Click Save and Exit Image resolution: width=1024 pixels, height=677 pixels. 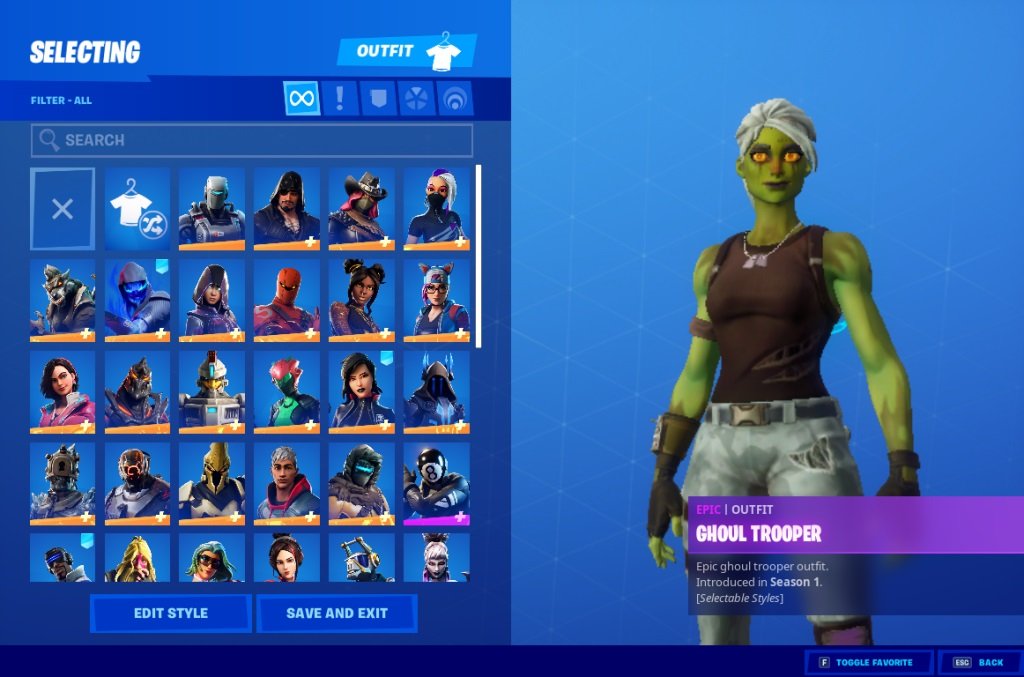pyautogui.click(x=336, y=613)
